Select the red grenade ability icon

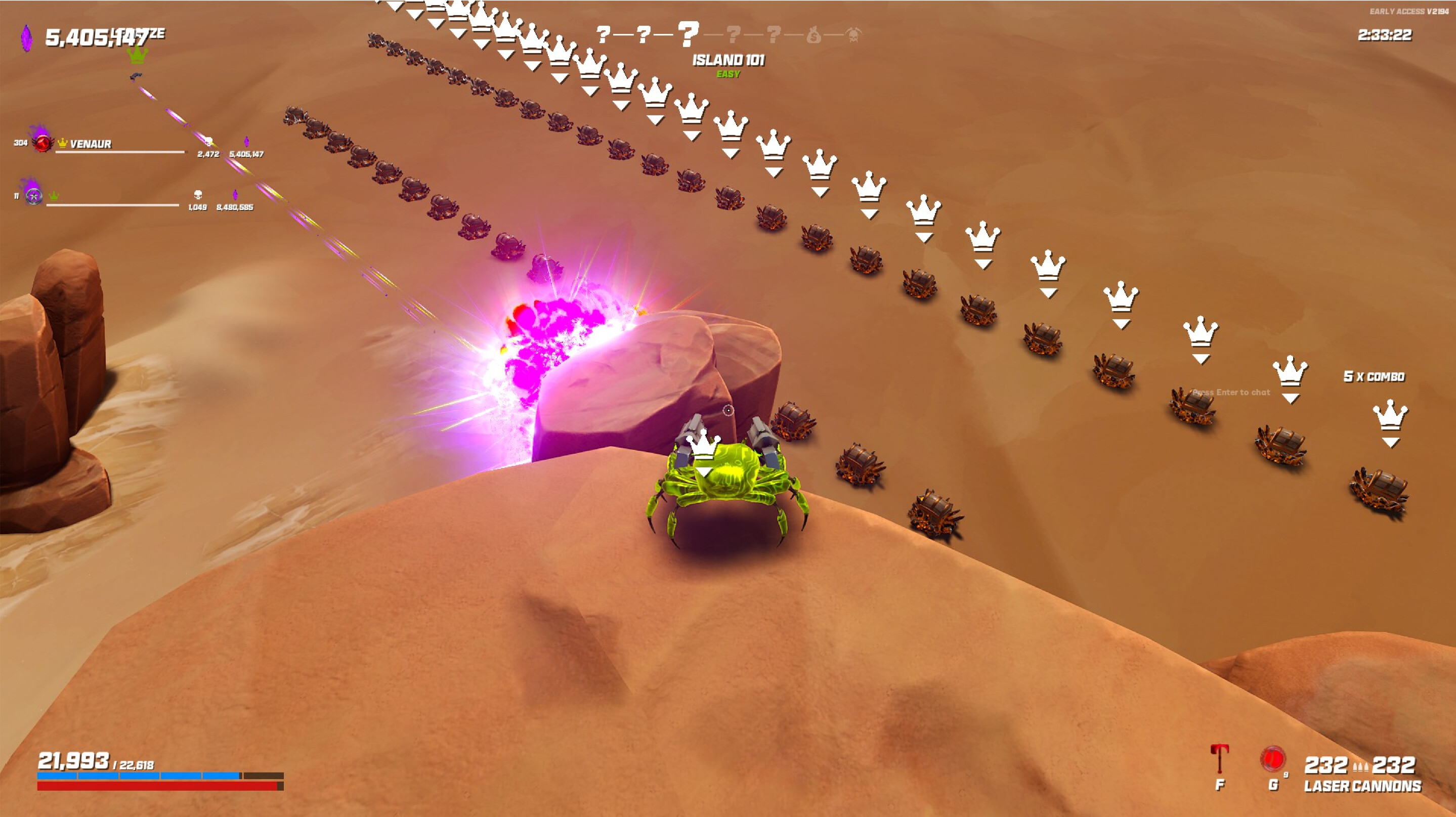pyautogui.click(x=1273, y=759)
